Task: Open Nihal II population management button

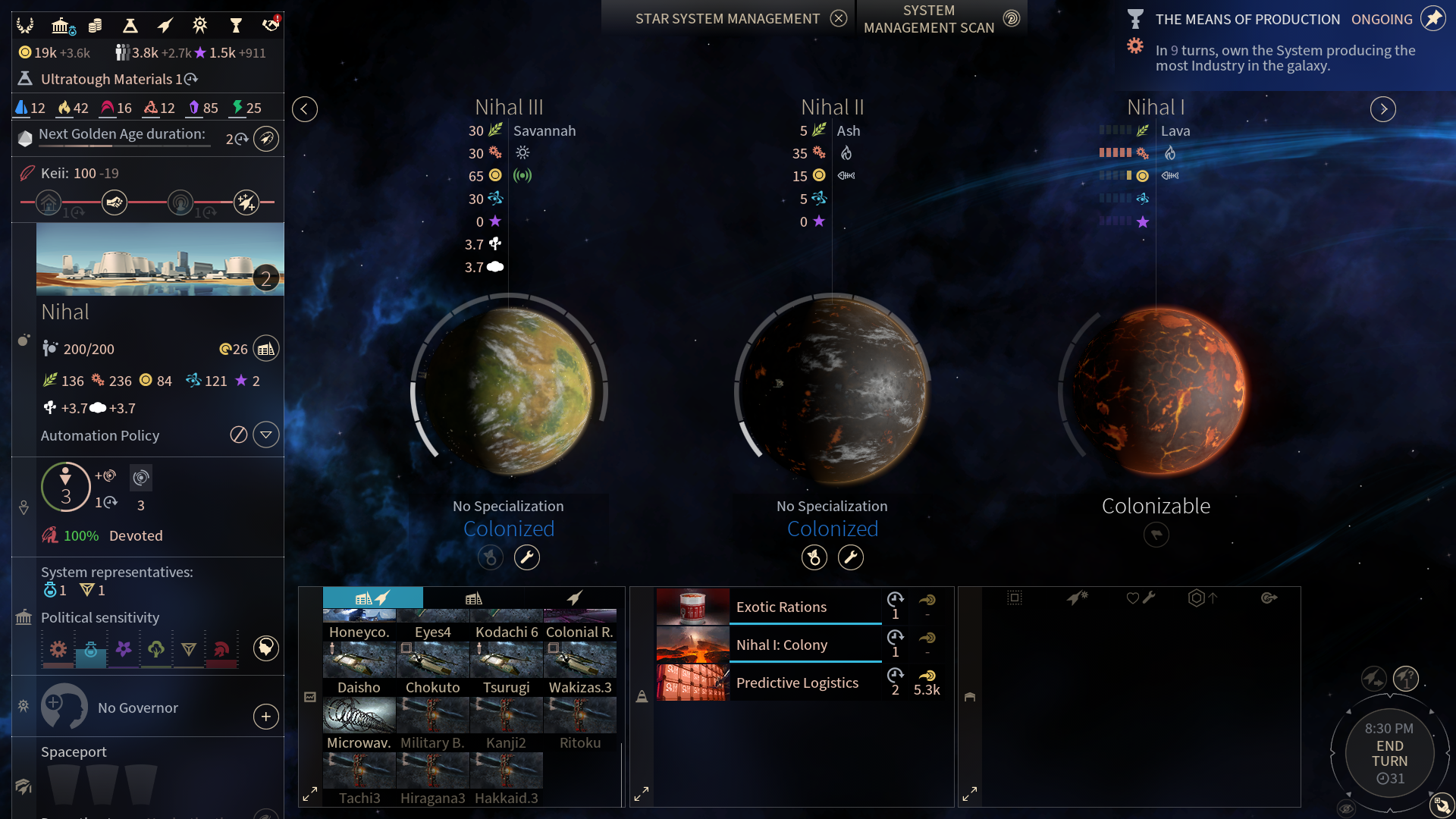Action: click(x=814, y=557)
